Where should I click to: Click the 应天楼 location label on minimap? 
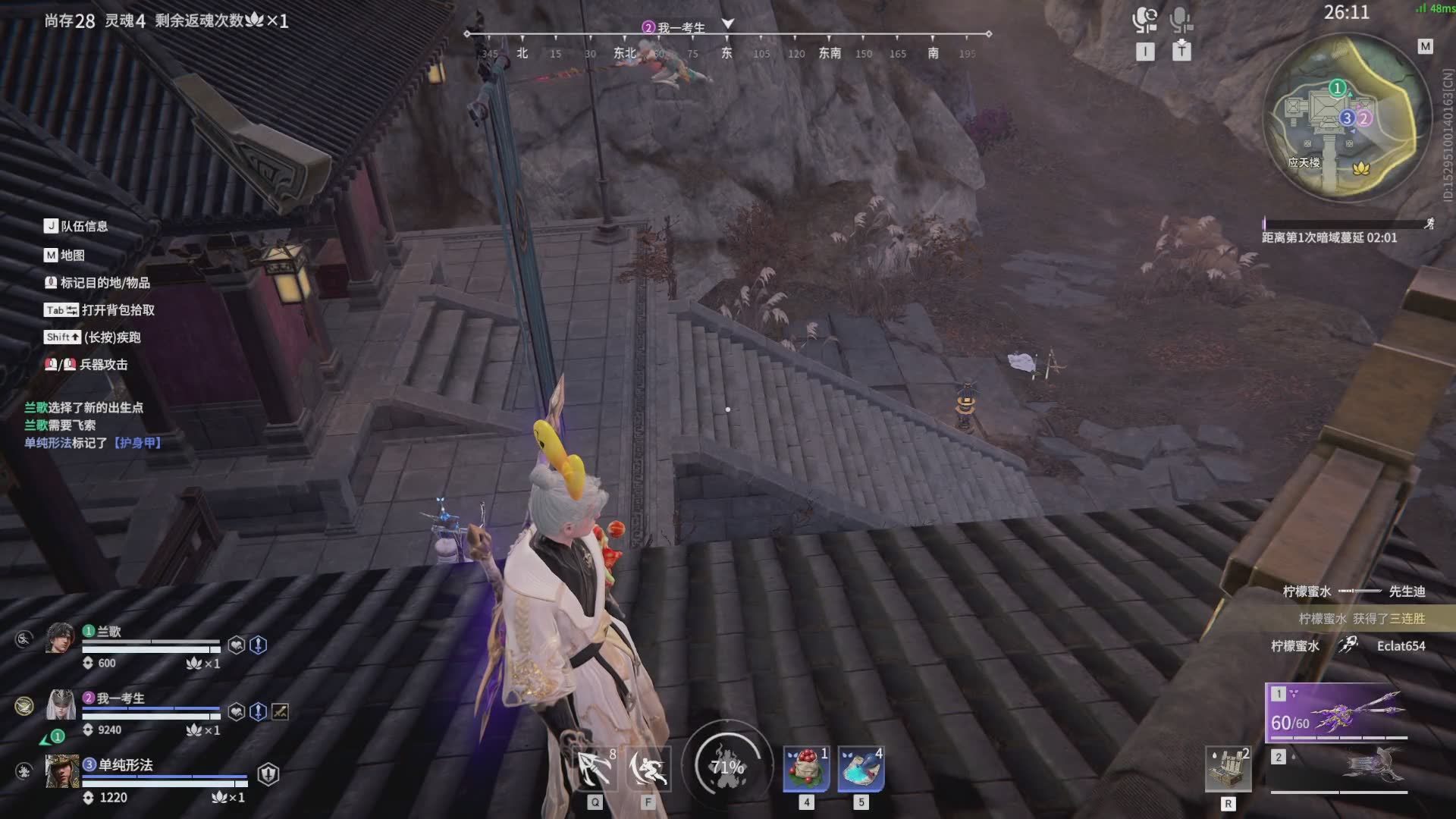coord(1304,162)
